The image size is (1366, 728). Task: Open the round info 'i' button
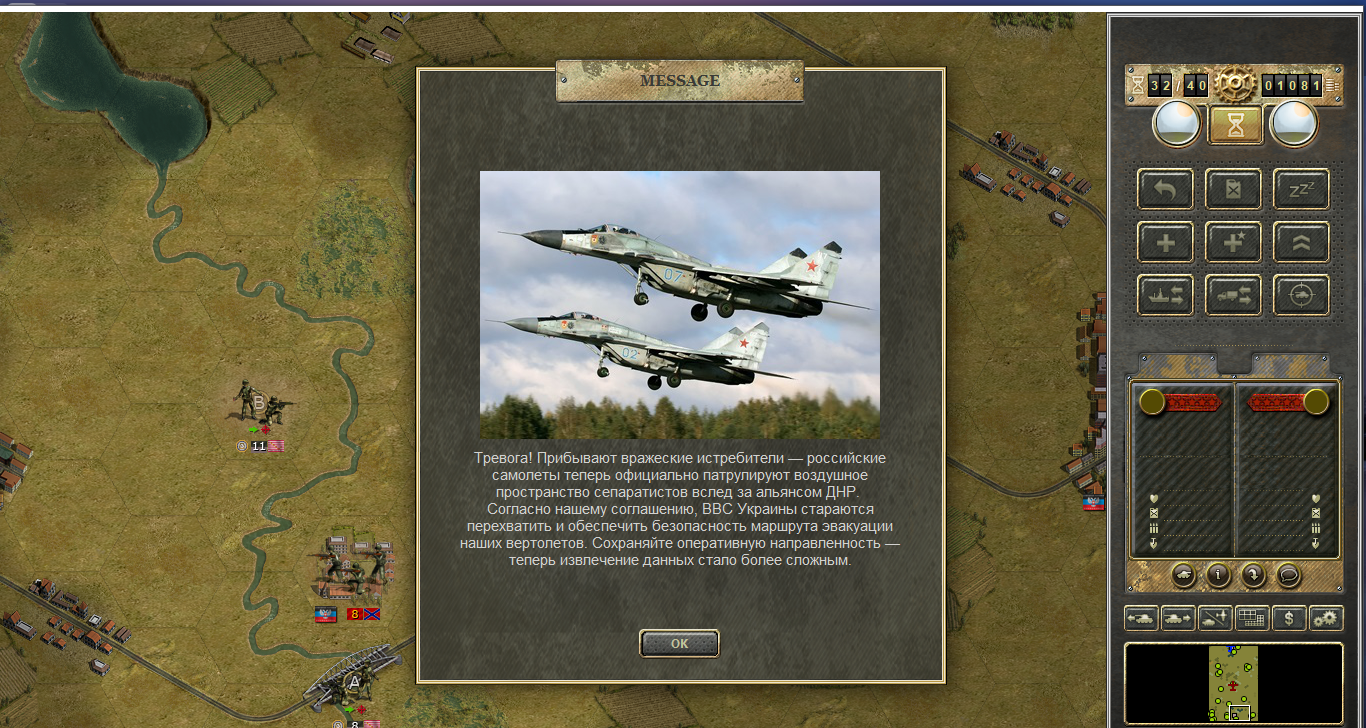pos(1217,575)
